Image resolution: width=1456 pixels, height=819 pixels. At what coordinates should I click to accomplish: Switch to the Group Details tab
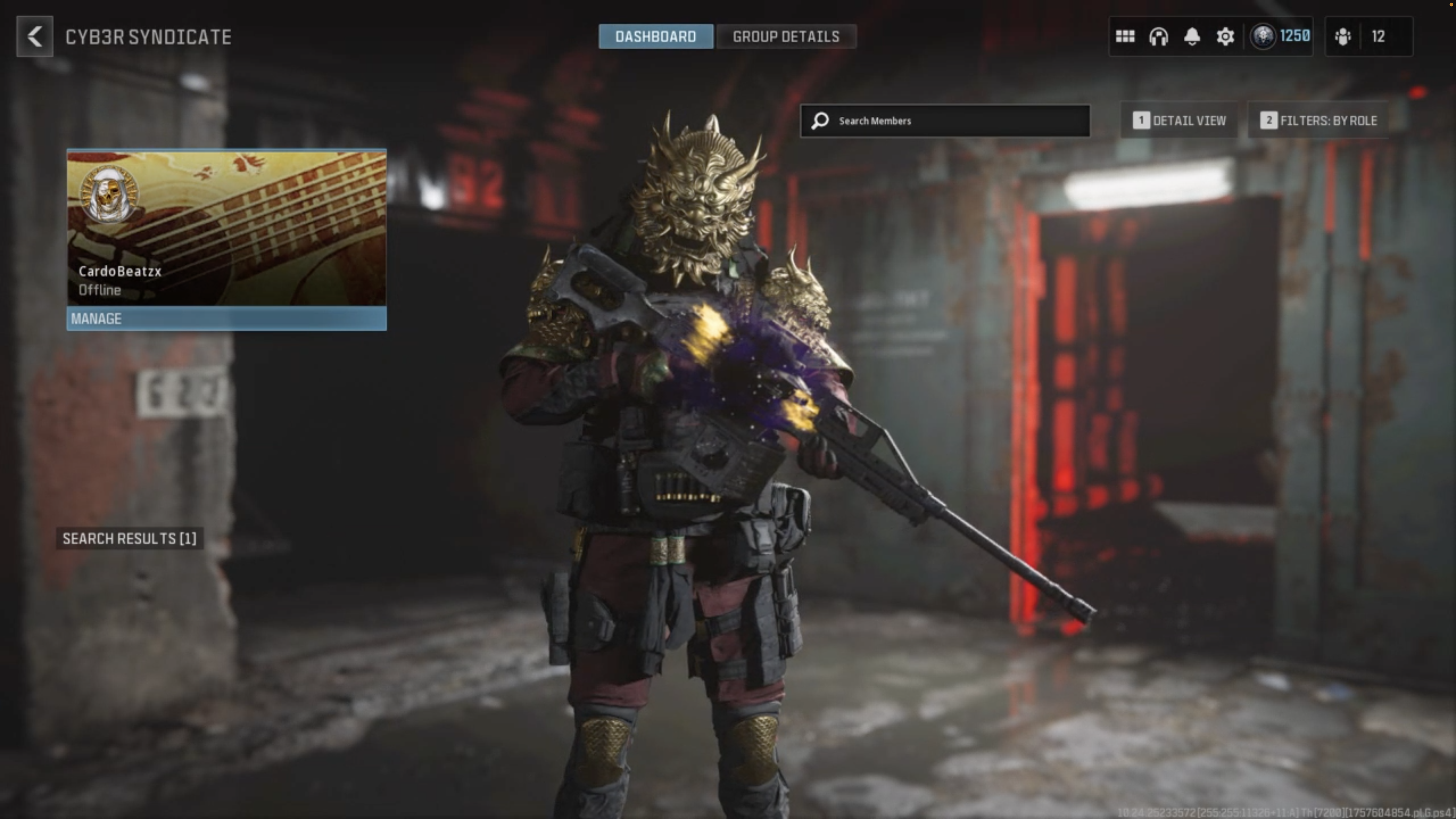coord(786,37)
